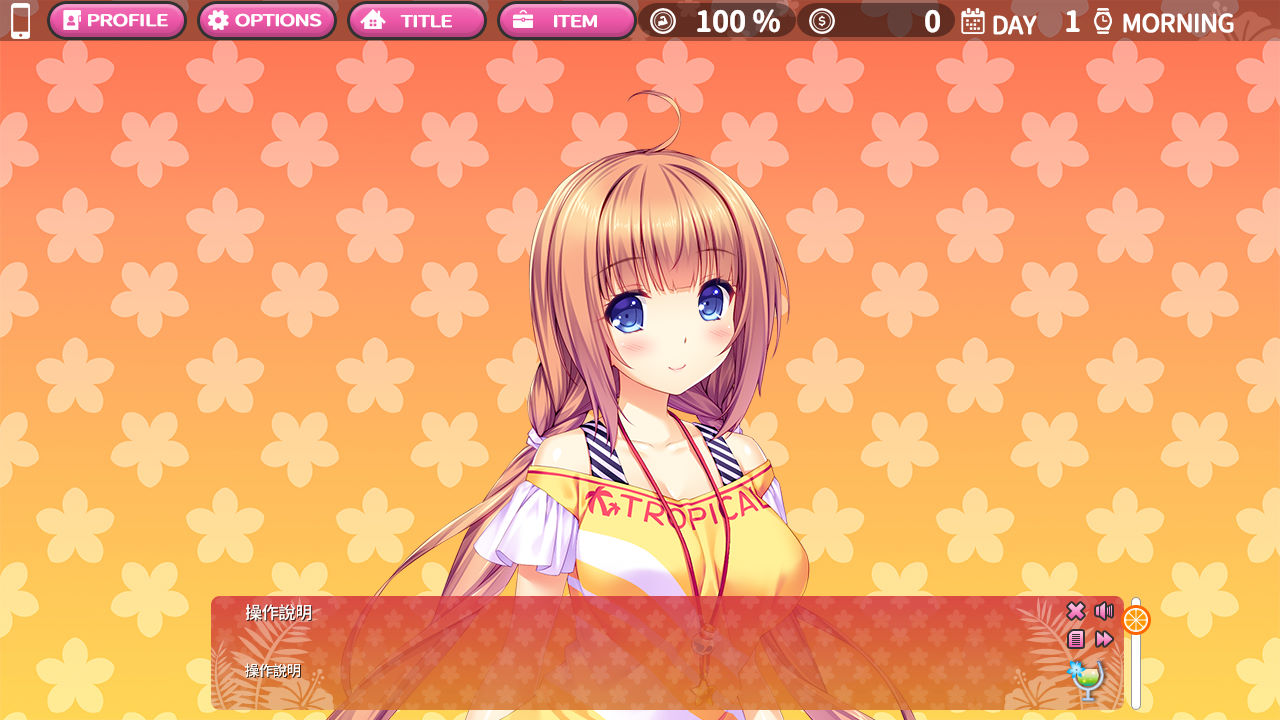Hide the dialogue box with the X icon

coord(1076,611)
